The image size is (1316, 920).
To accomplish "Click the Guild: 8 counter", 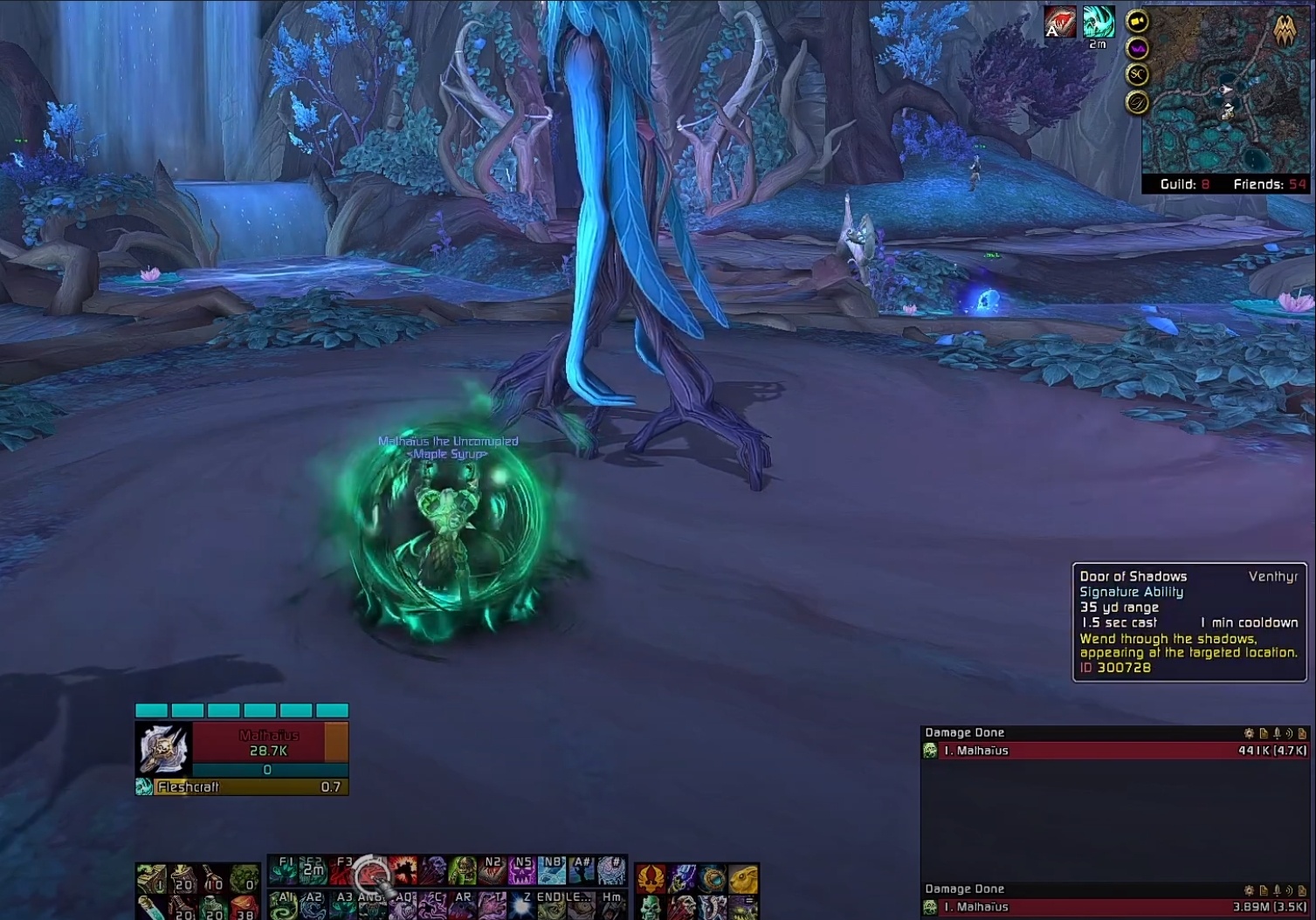I will point(1183,184).
